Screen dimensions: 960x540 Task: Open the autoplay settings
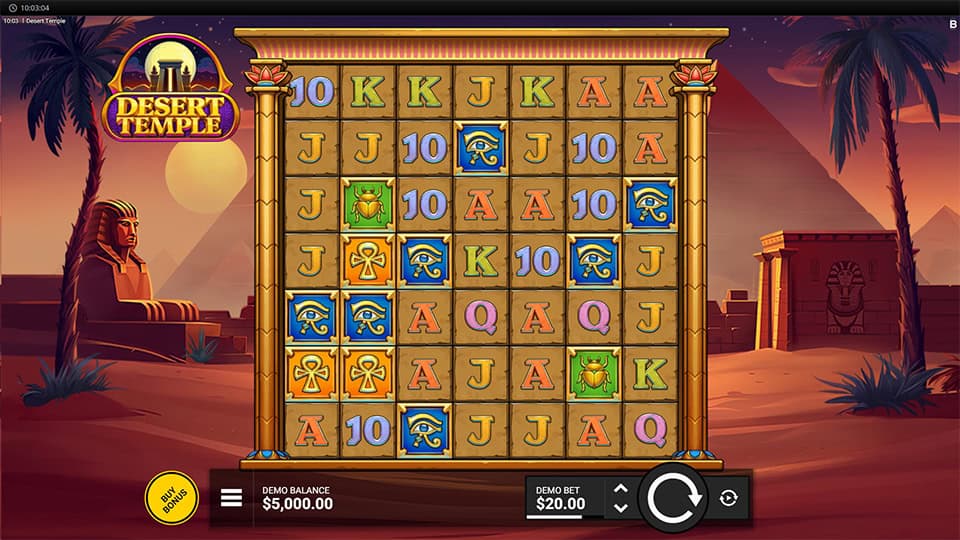click(x=728, y=498)
